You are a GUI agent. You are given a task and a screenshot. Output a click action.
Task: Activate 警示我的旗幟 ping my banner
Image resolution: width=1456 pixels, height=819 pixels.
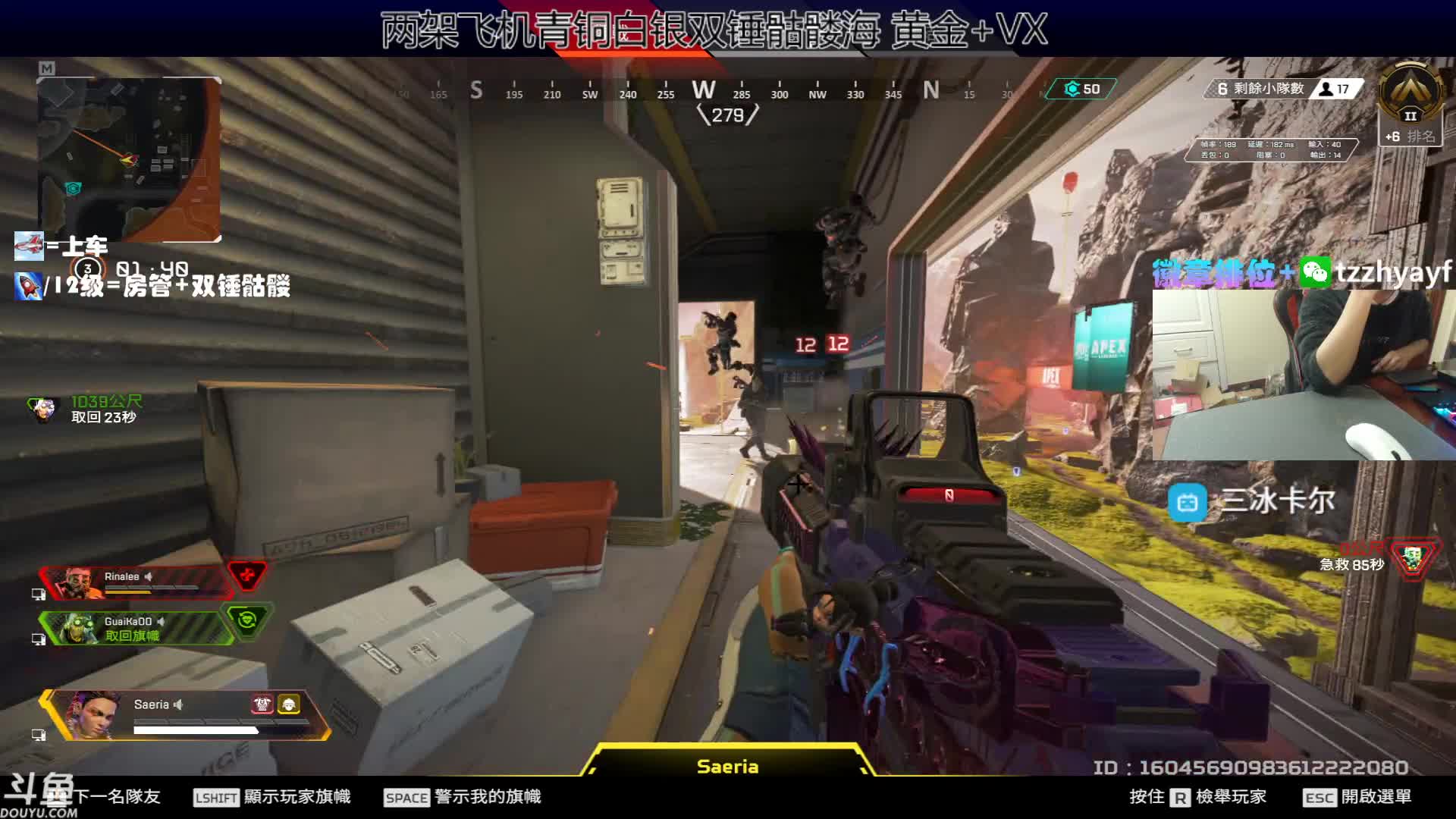(x=463, y=797)
